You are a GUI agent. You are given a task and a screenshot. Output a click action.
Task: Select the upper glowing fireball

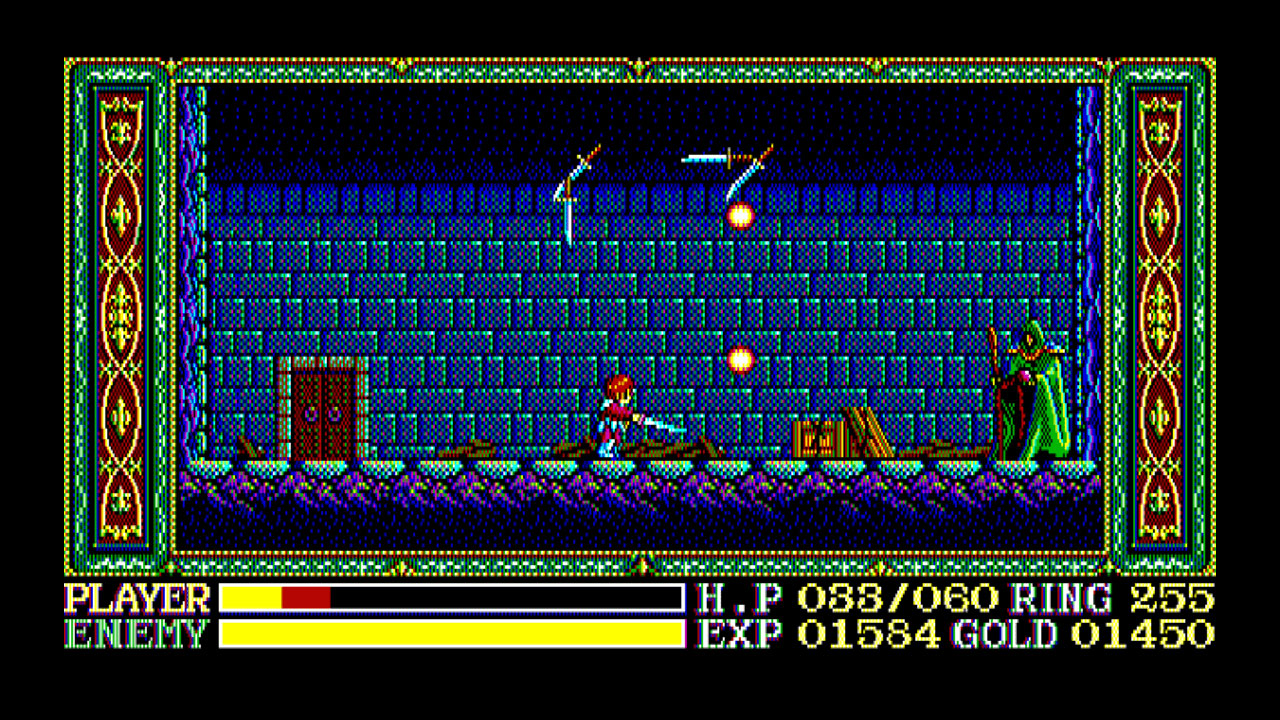(738, 213)
